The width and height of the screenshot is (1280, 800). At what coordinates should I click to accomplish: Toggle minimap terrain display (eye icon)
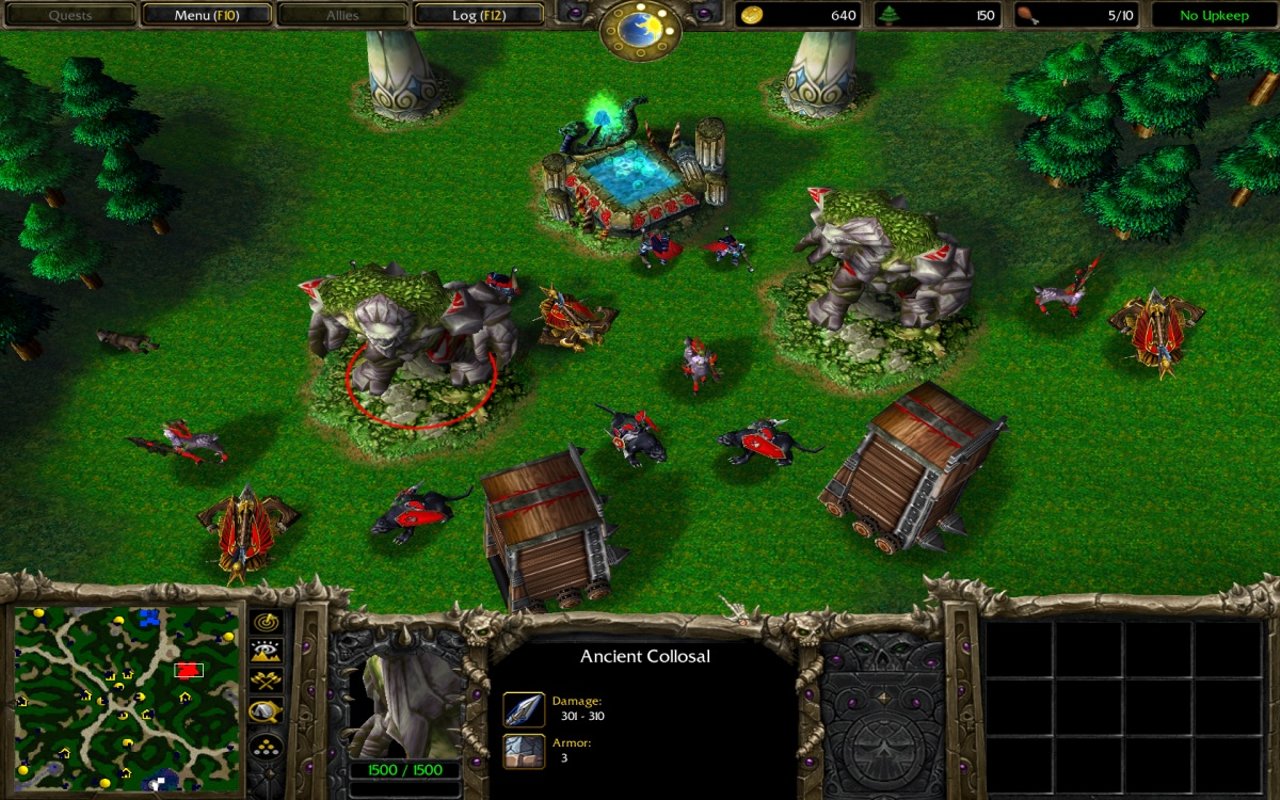265,652
